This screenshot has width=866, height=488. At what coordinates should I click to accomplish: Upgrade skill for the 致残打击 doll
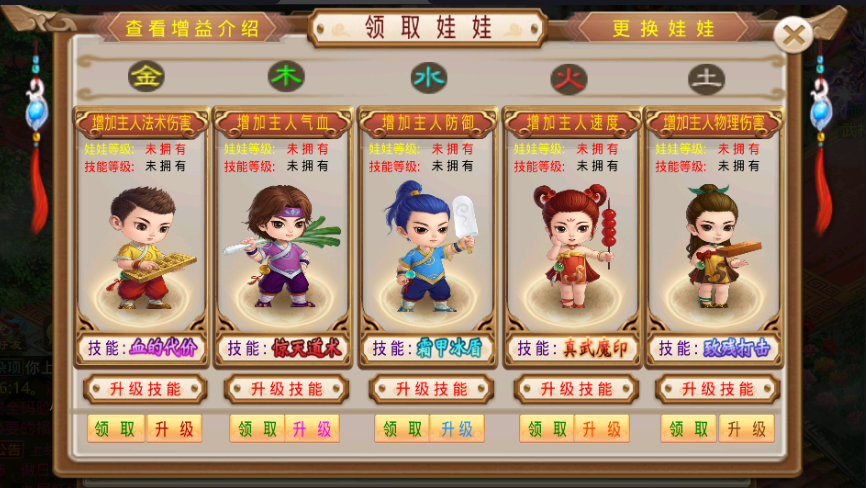(x=718, y=389)
